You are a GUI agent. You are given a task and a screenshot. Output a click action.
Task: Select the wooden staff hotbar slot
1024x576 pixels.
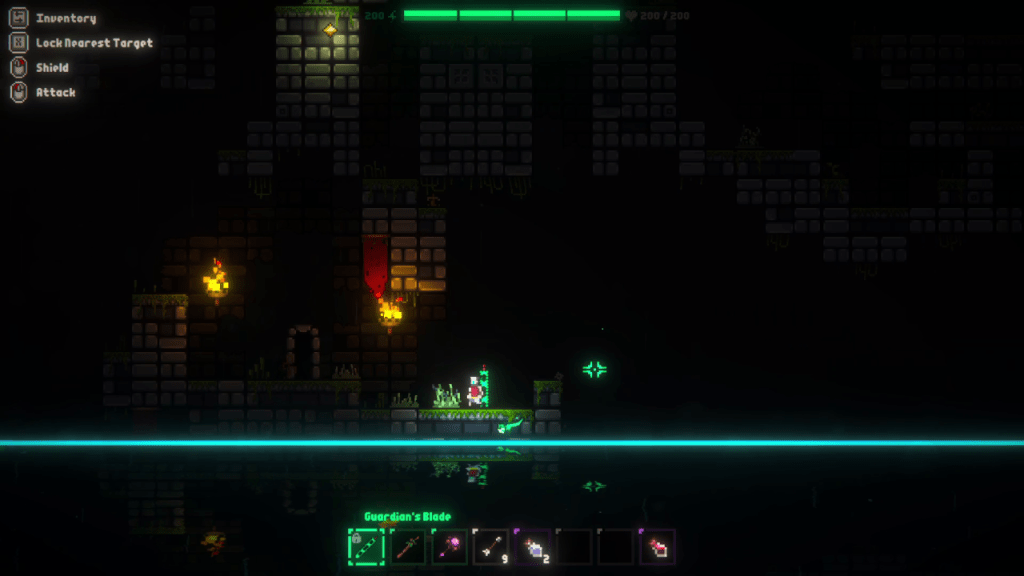(408, 546)
